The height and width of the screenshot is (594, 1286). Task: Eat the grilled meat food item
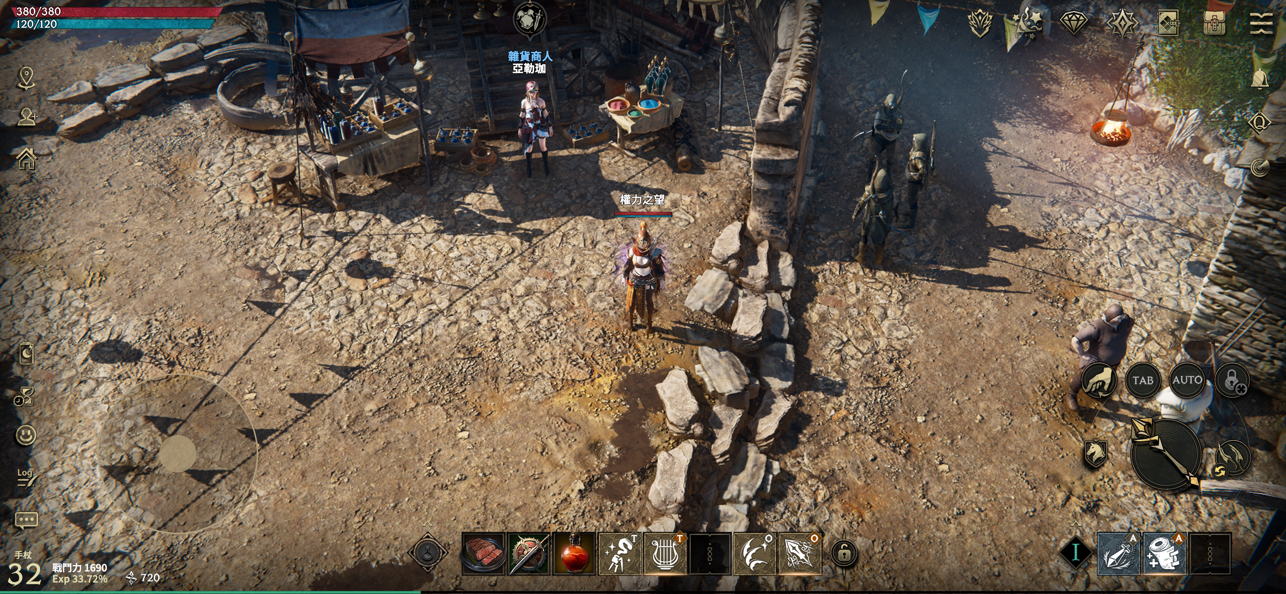click(483, 553)
